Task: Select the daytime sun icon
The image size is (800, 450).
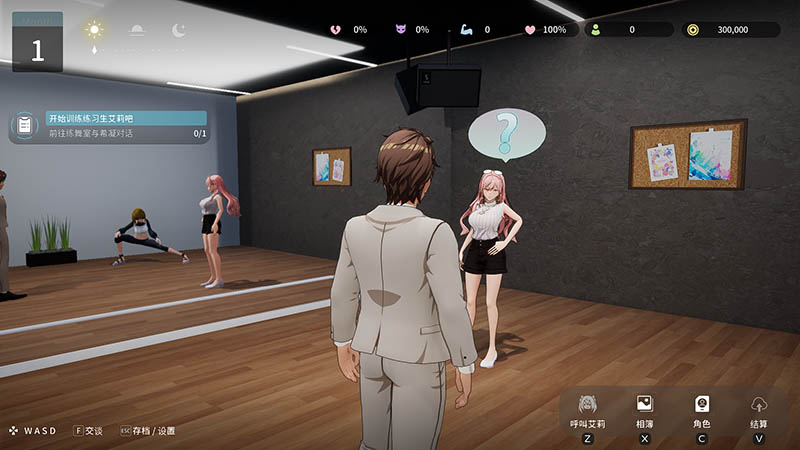Action: coord(94,31)
